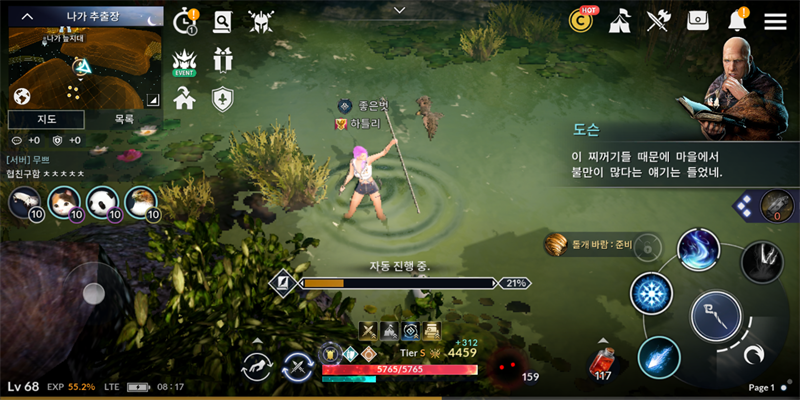Viewport: 800px width, 400px height.
Task: Open the camp tent icon
Action: [619, 21]
